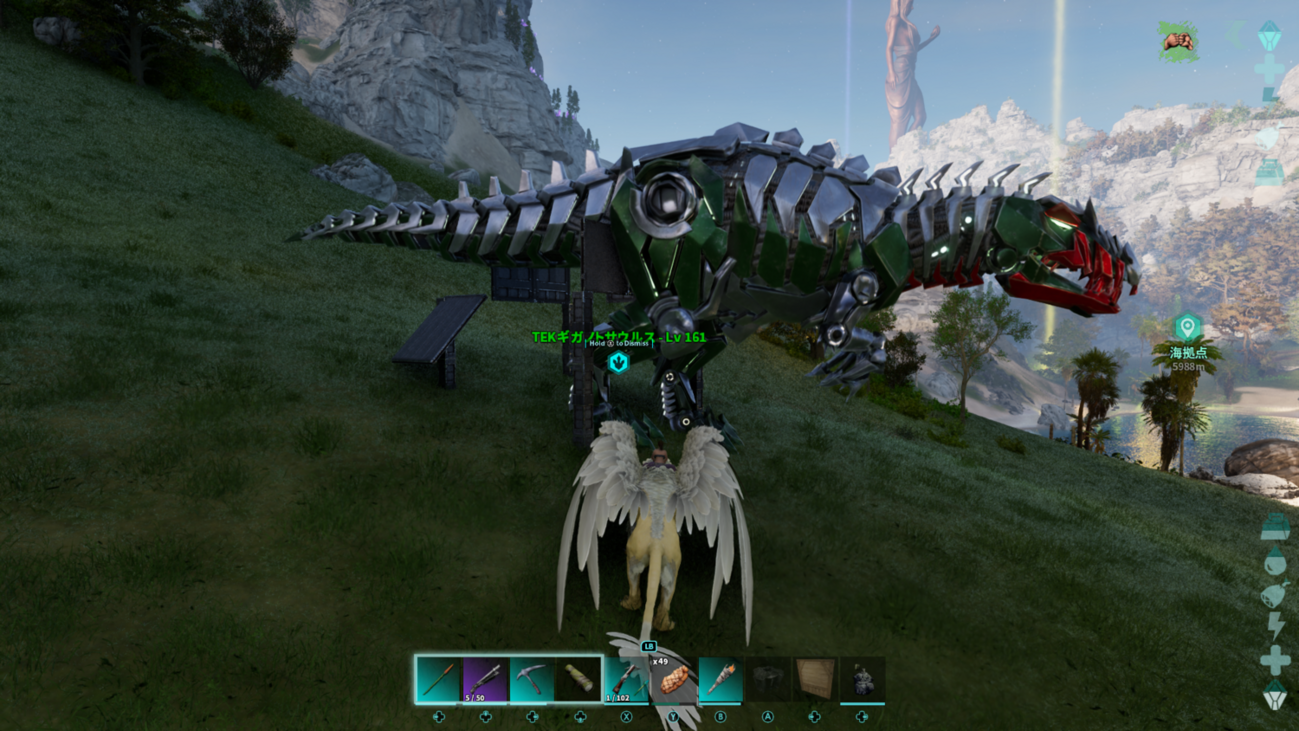Equip the purple shotgun with 5/50 ammo
The width and height of the screenshot is (1299, 731).
(485, 679)
